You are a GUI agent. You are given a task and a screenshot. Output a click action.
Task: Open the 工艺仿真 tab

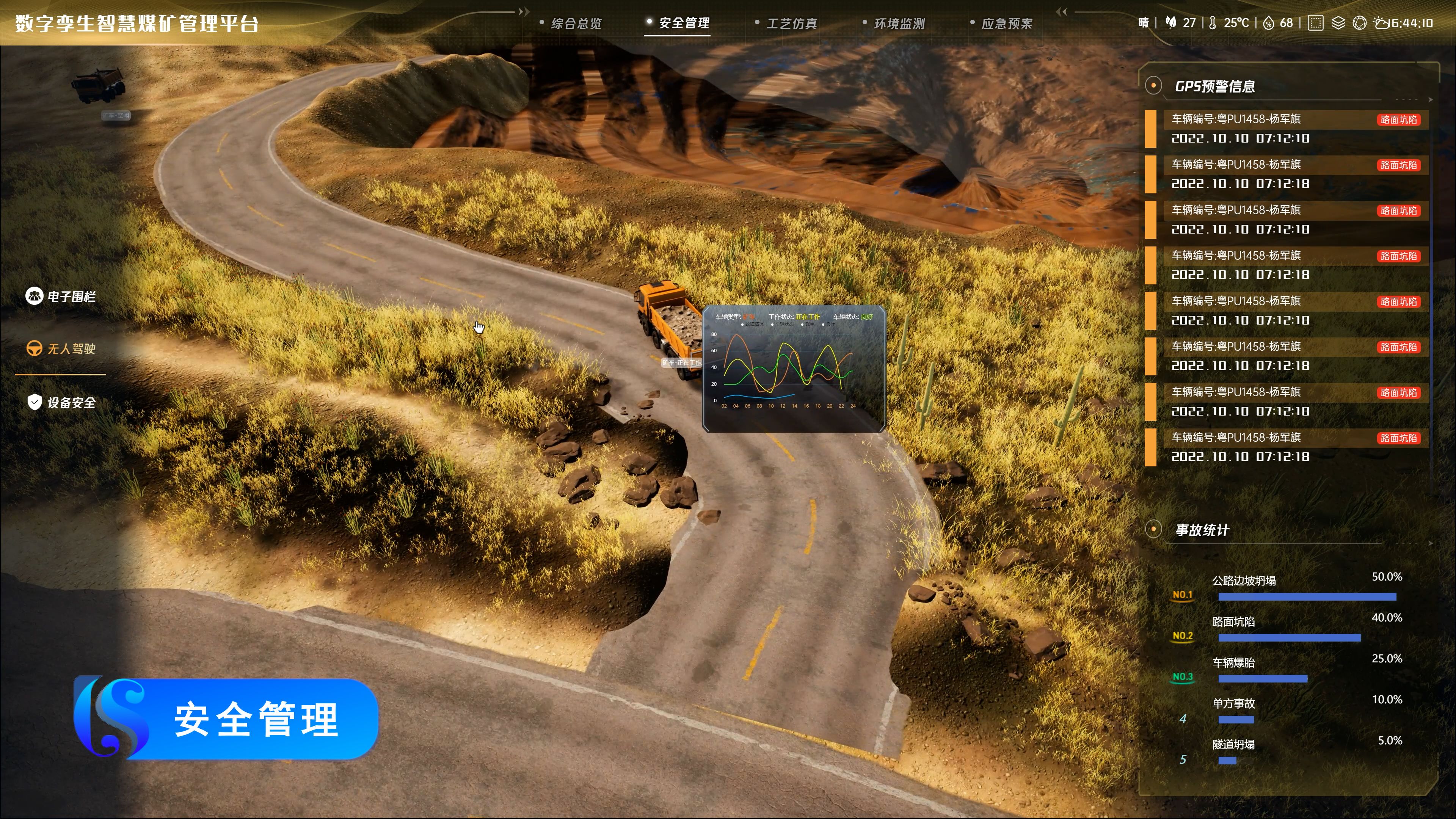(791, 23)
